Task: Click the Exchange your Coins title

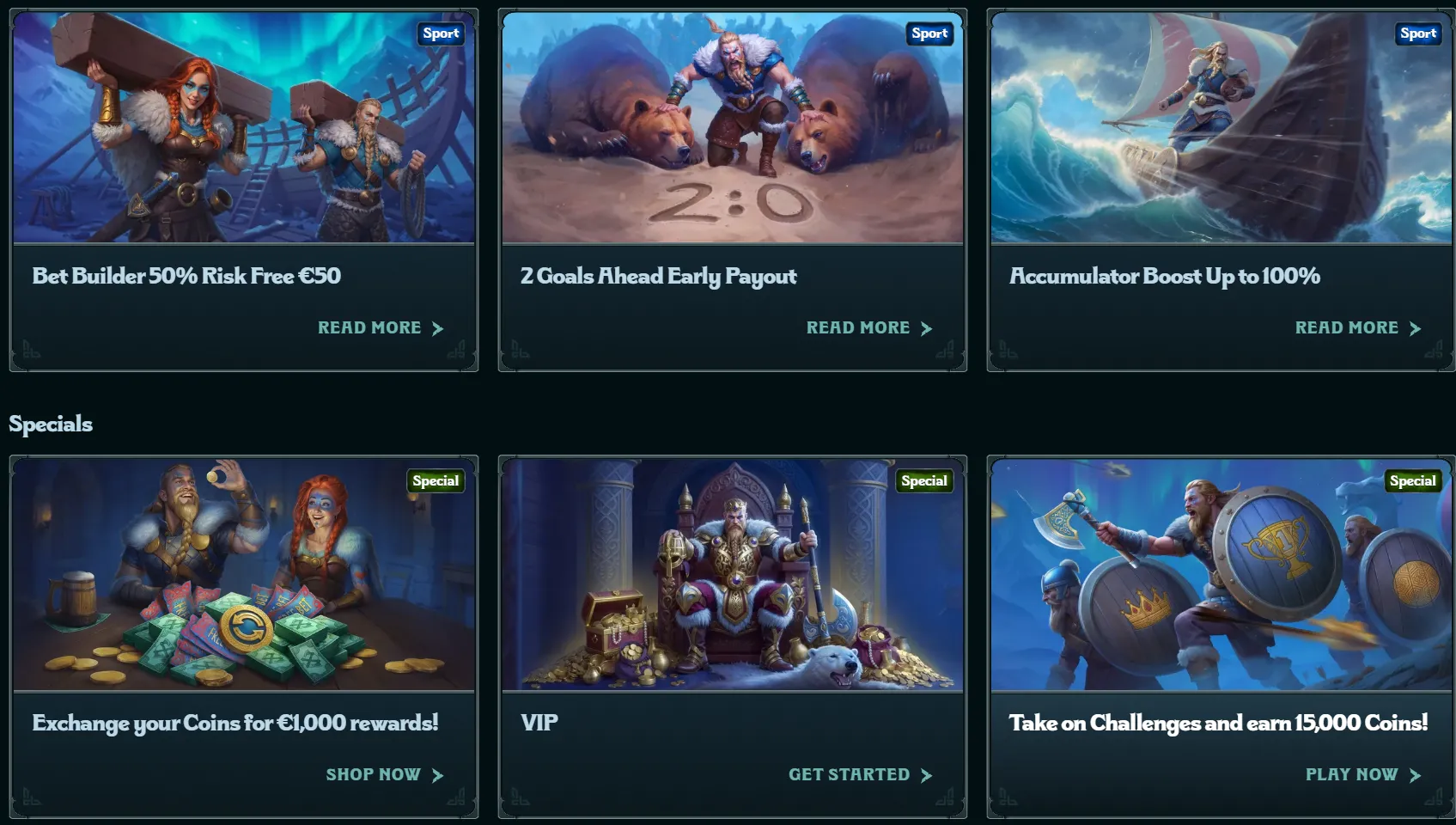Action: pos(235,723)
